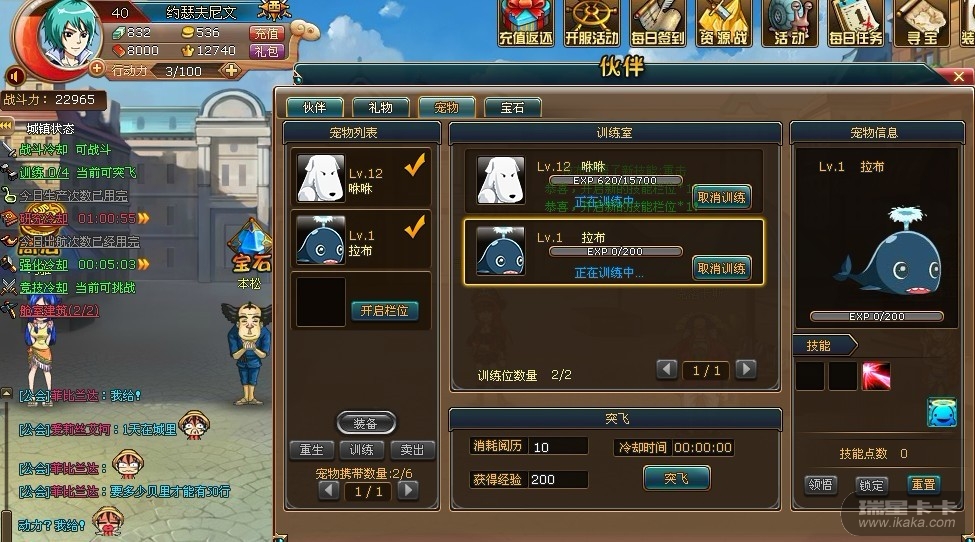Open the 每日签到 icon
This screenshot has width=975, height=542.
[x=659, y=24]
